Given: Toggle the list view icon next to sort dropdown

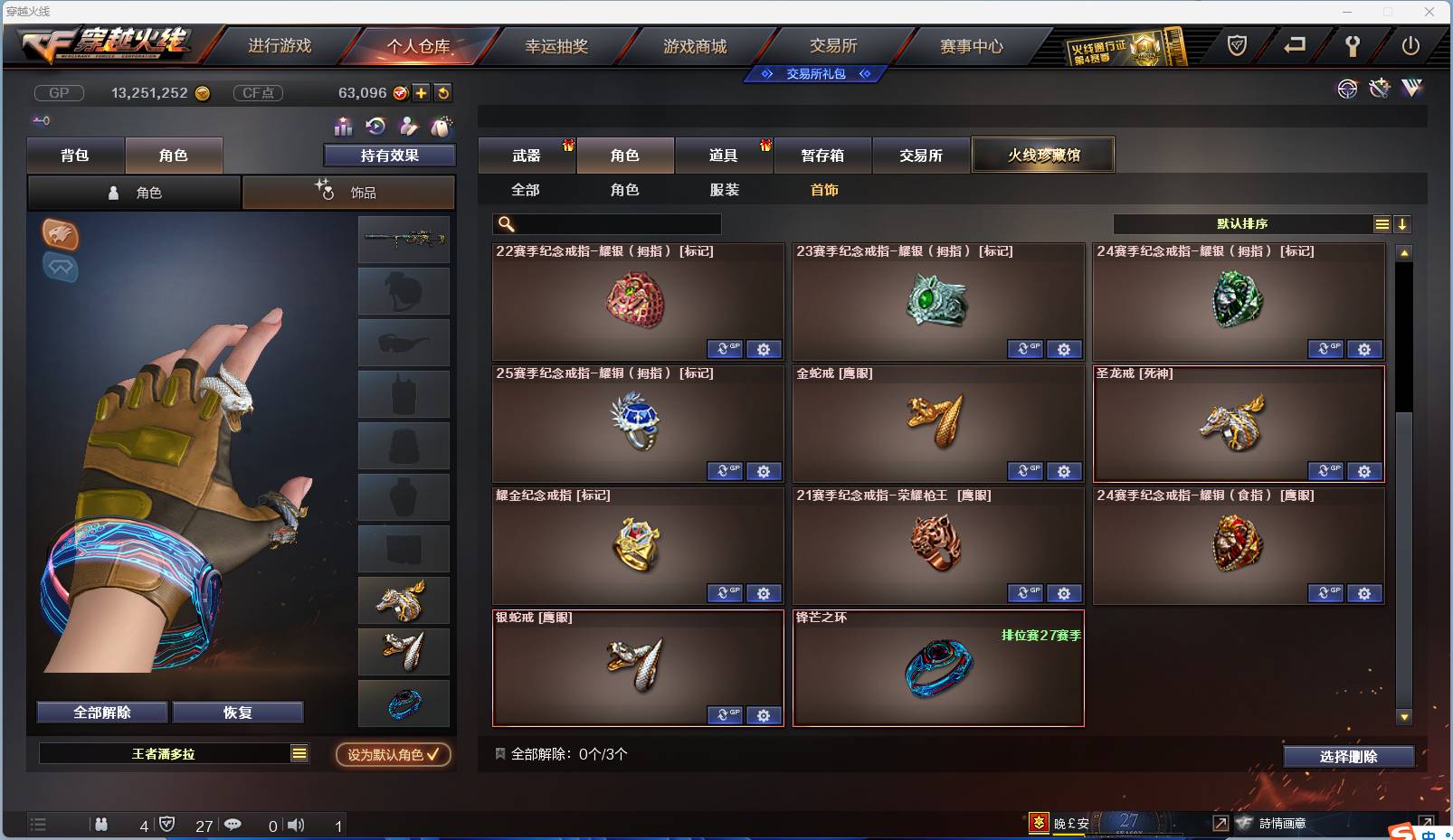Looking at the screenshot, I should click(1382, 223).
